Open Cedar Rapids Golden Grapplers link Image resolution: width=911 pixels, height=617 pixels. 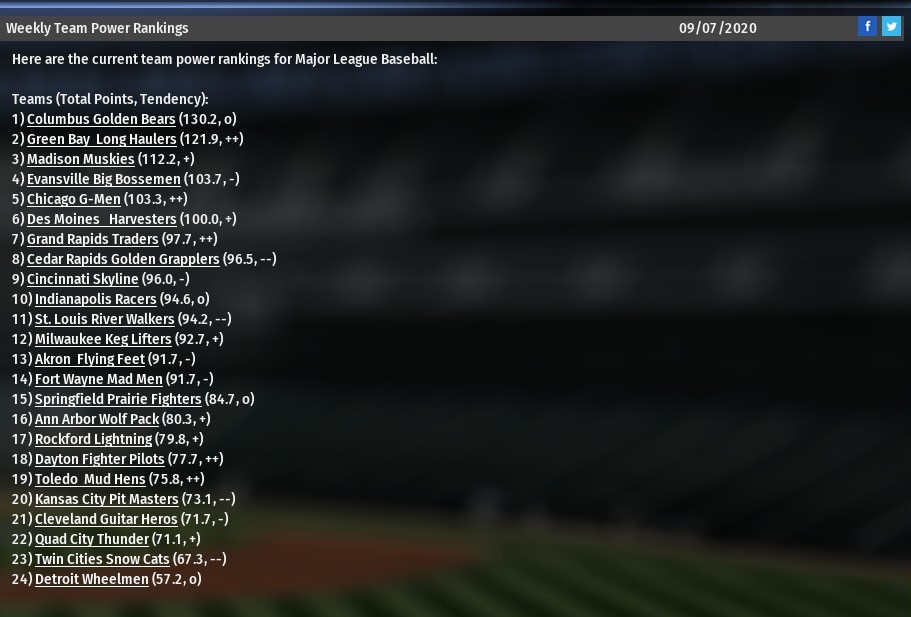click(123, 259)
